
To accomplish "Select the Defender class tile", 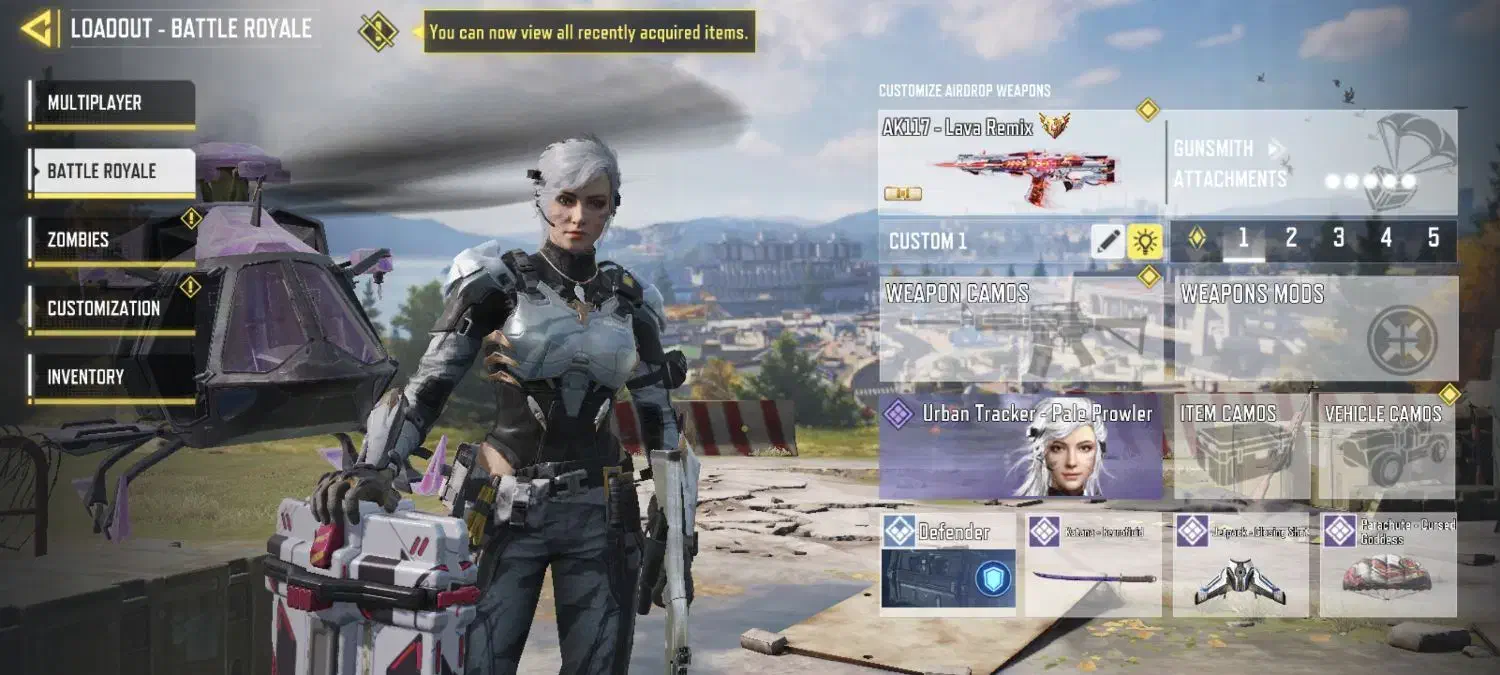I will click(x=948, y=564).
